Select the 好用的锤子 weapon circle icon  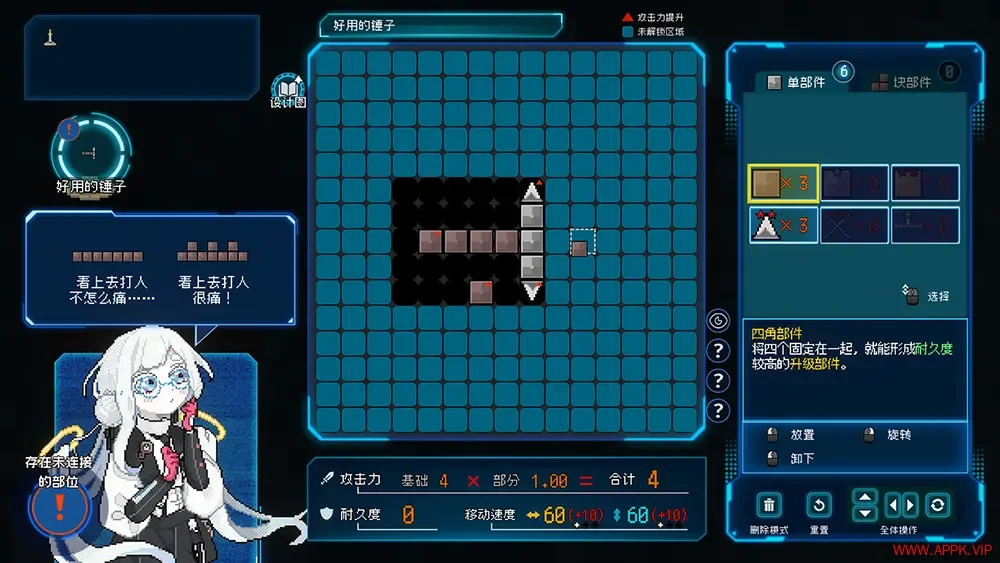(x=90, y=152)
